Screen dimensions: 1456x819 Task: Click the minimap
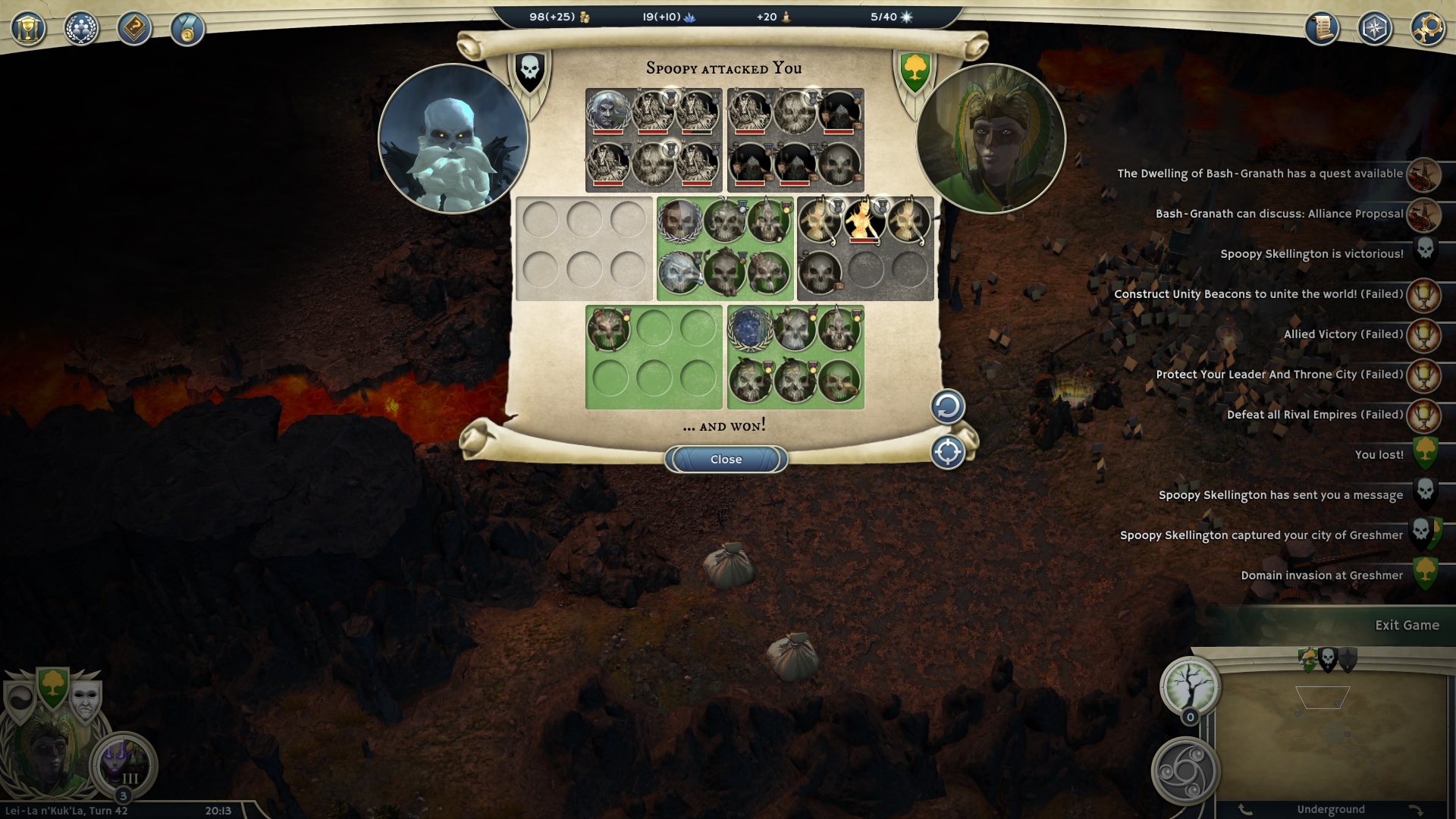click(1332, 736)
